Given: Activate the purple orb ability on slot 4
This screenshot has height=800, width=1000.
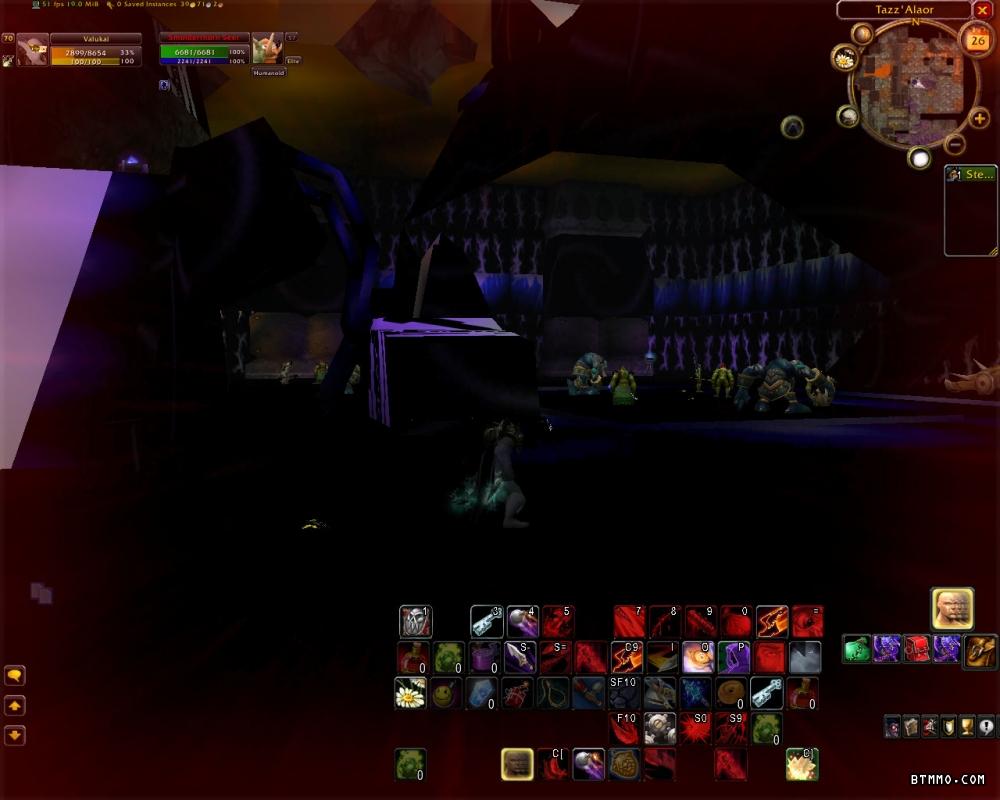Looking at the screenshot, I should click(x=522, y=622).
